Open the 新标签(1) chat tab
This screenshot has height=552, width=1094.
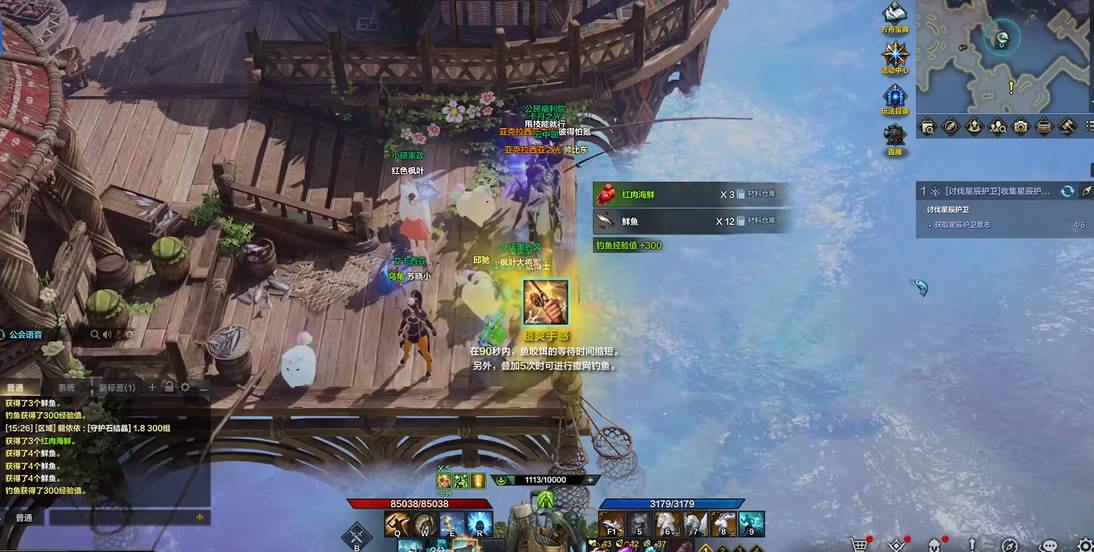pos(116,387)
